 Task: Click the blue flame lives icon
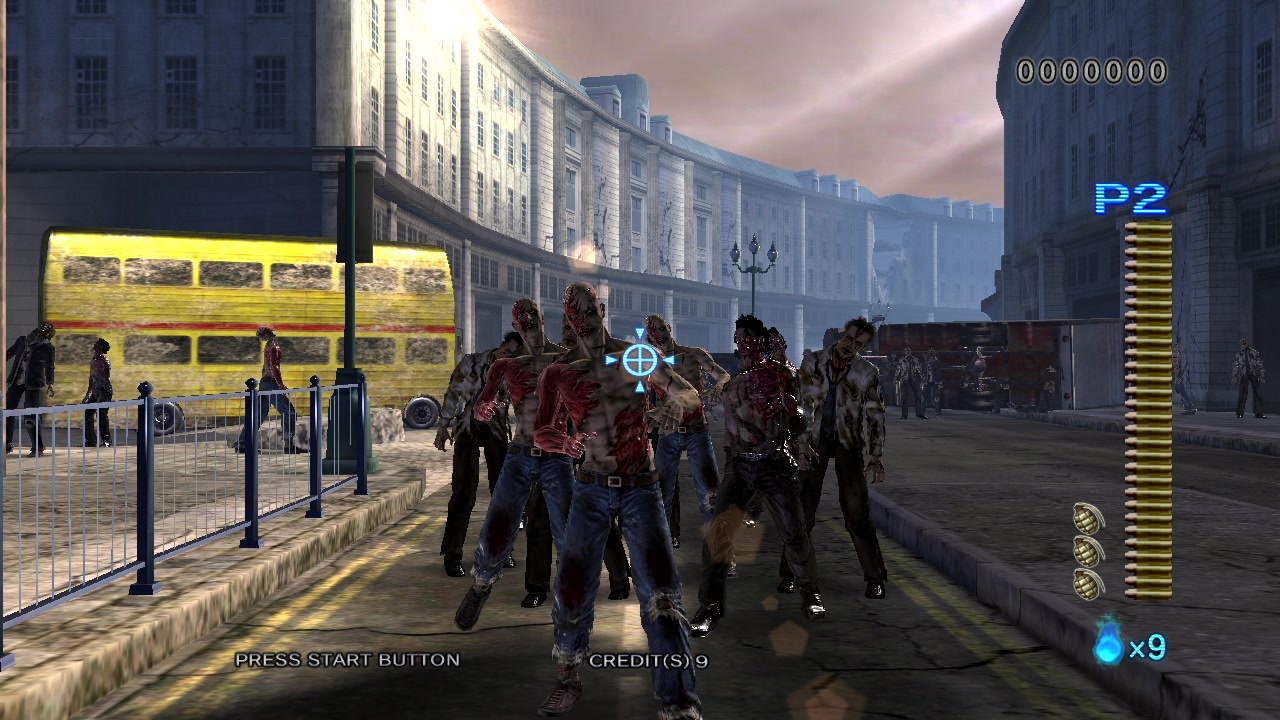tap(1108, 643)
